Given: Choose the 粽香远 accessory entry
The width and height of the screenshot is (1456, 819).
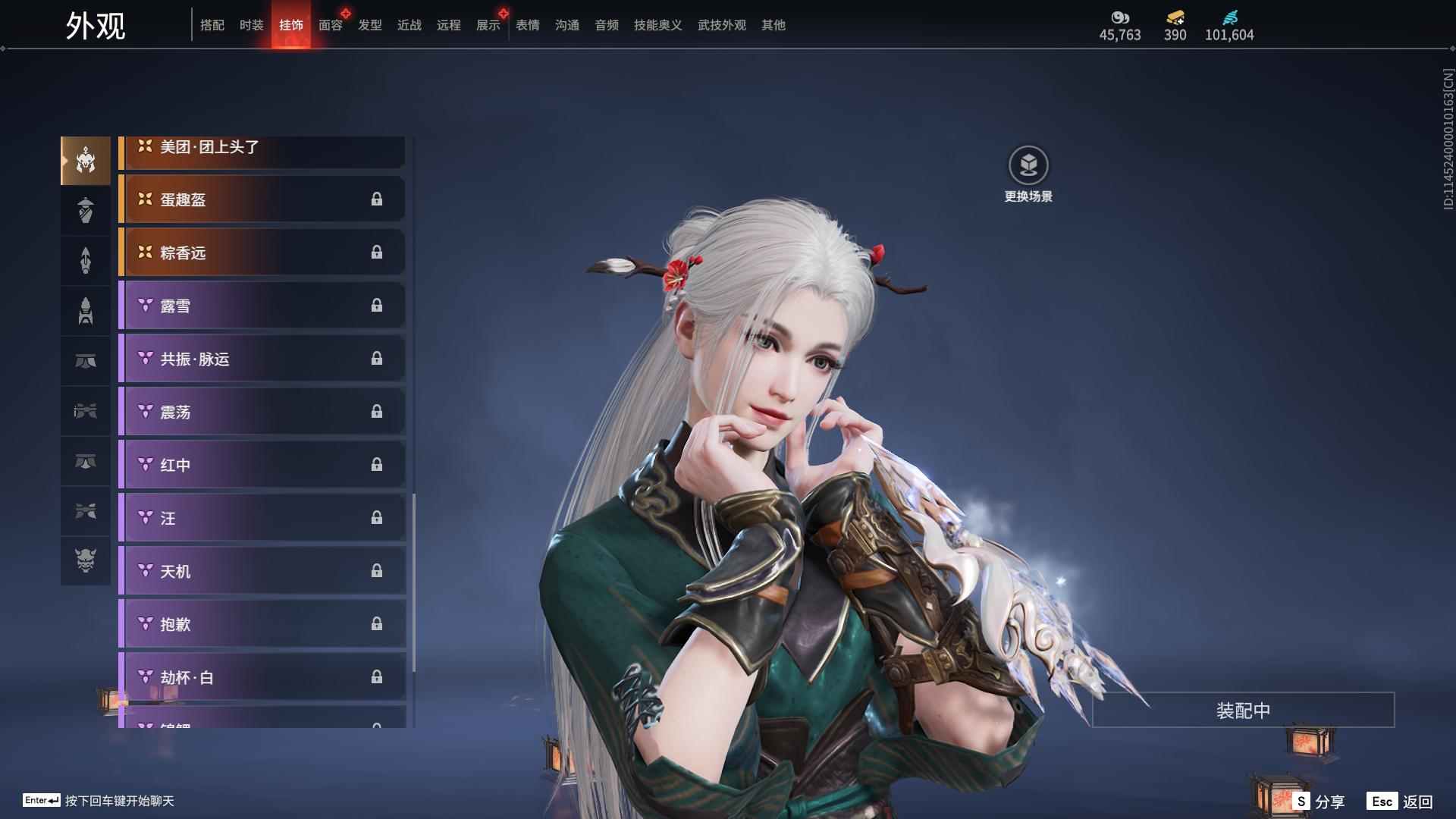Looking at the screenshot, I should (262, 253).
